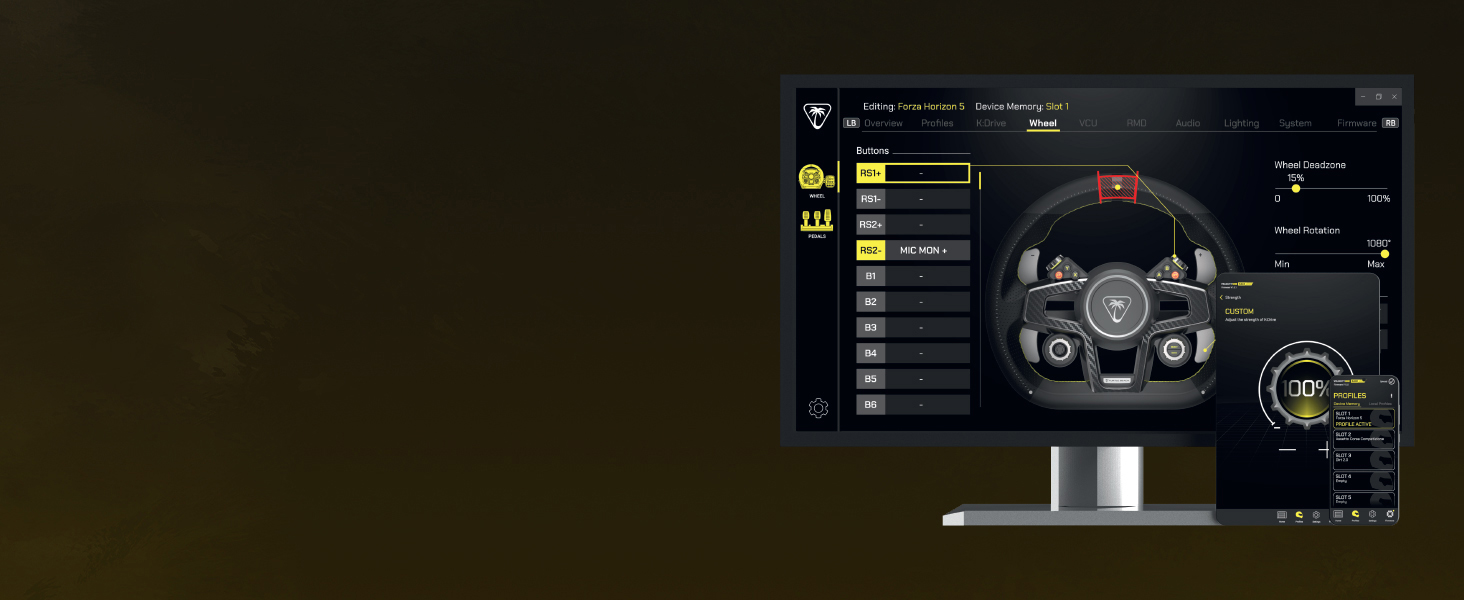Close the window with the X button

tap(1394, 97)
